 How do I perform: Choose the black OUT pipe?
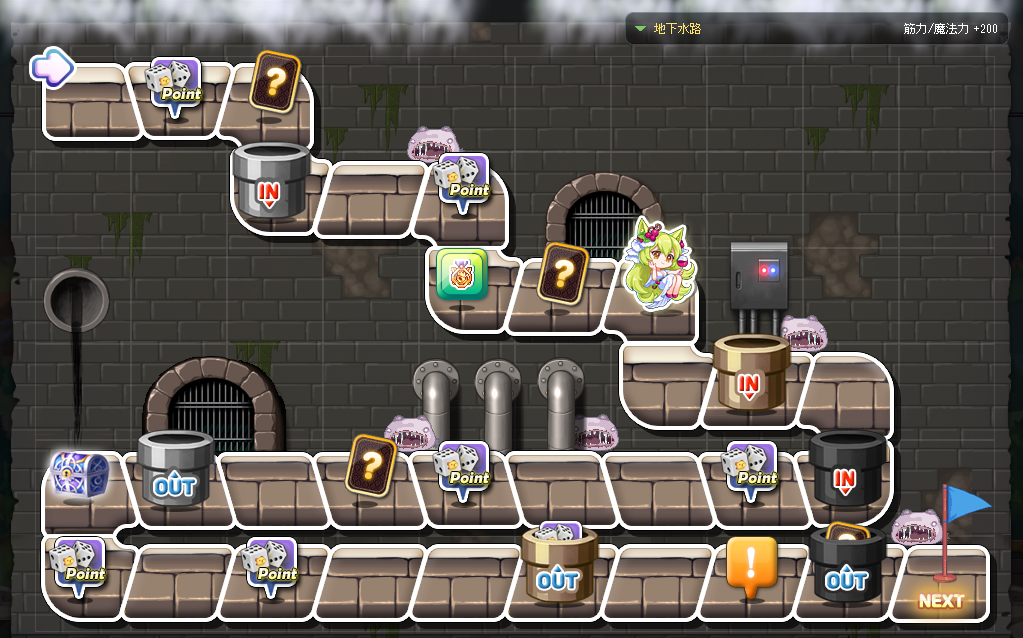pos(846,567)
